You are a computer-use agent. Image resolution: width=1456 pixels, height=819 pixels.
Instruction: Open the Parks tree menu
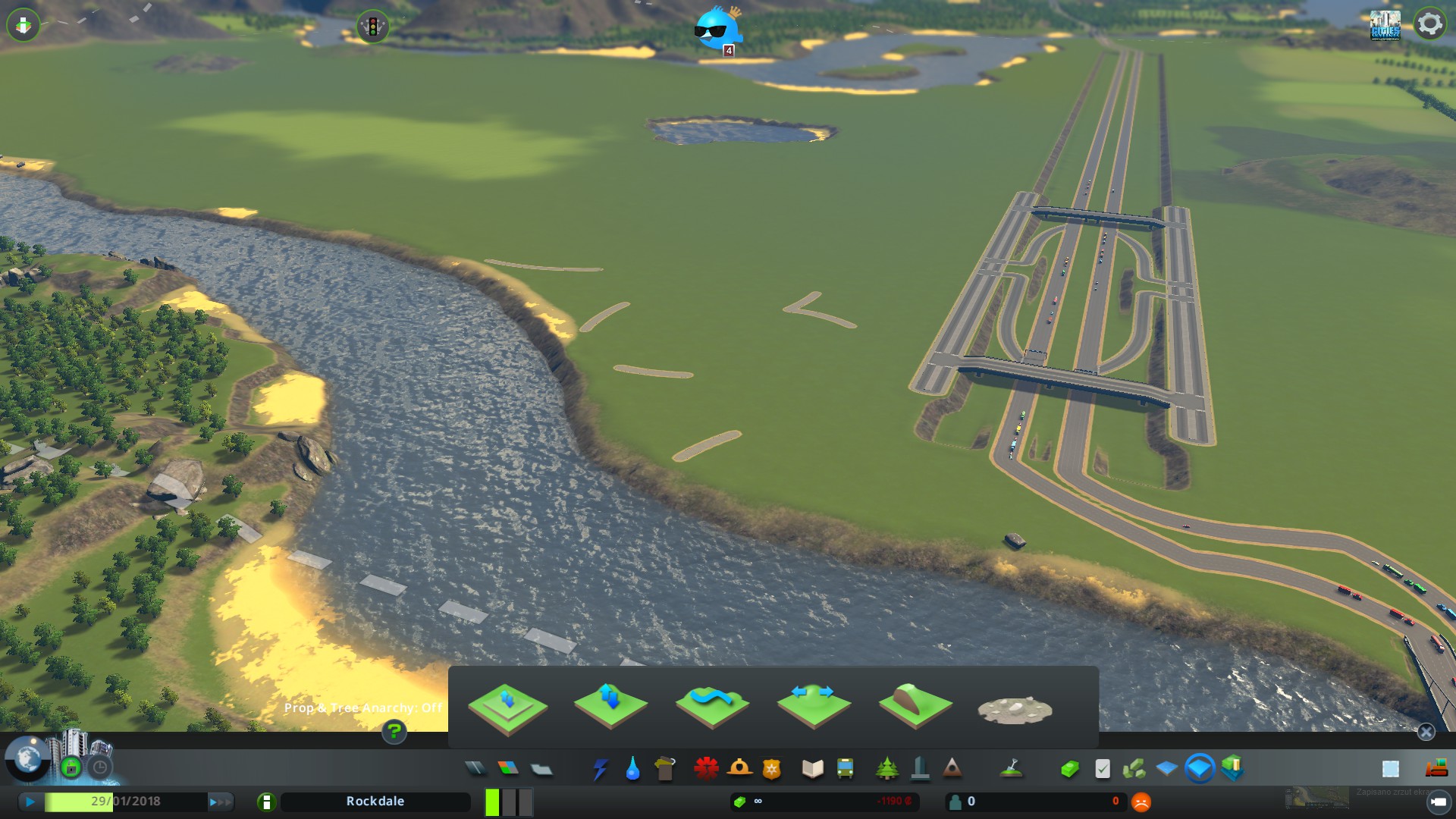coord(886,769)
